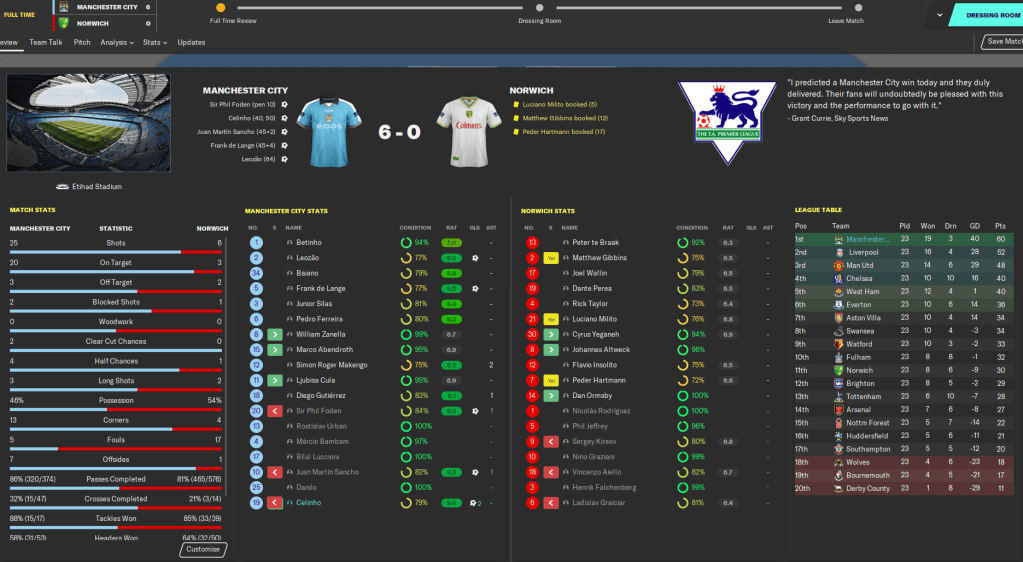The width and height of the screenshot is (1023, 562).
Task: Click the Dressing Room continue button
Action: point(988,15)
